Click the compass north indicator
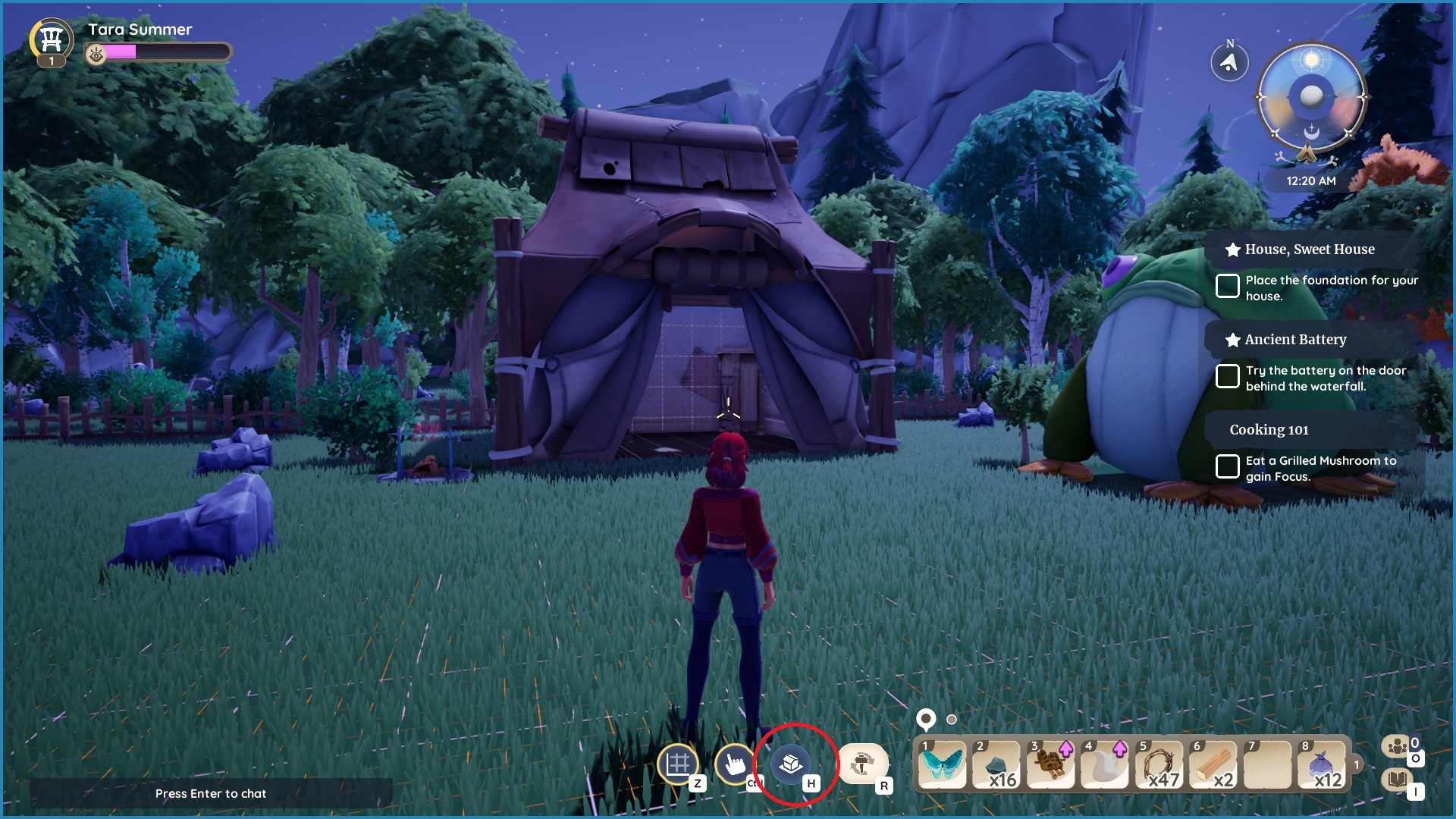The height and width of the screenshot is (819, 1456). tap(1231, 61)
